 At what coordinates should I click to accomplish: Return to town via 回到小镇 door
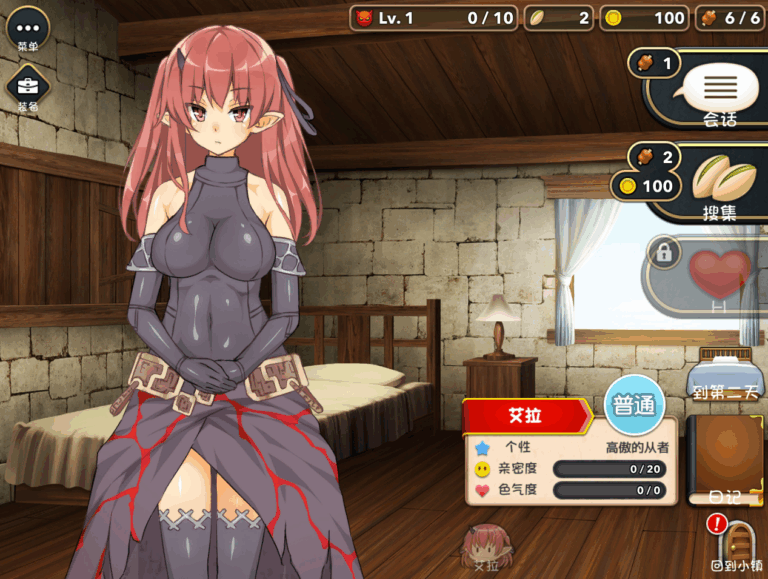click(738, 545)
